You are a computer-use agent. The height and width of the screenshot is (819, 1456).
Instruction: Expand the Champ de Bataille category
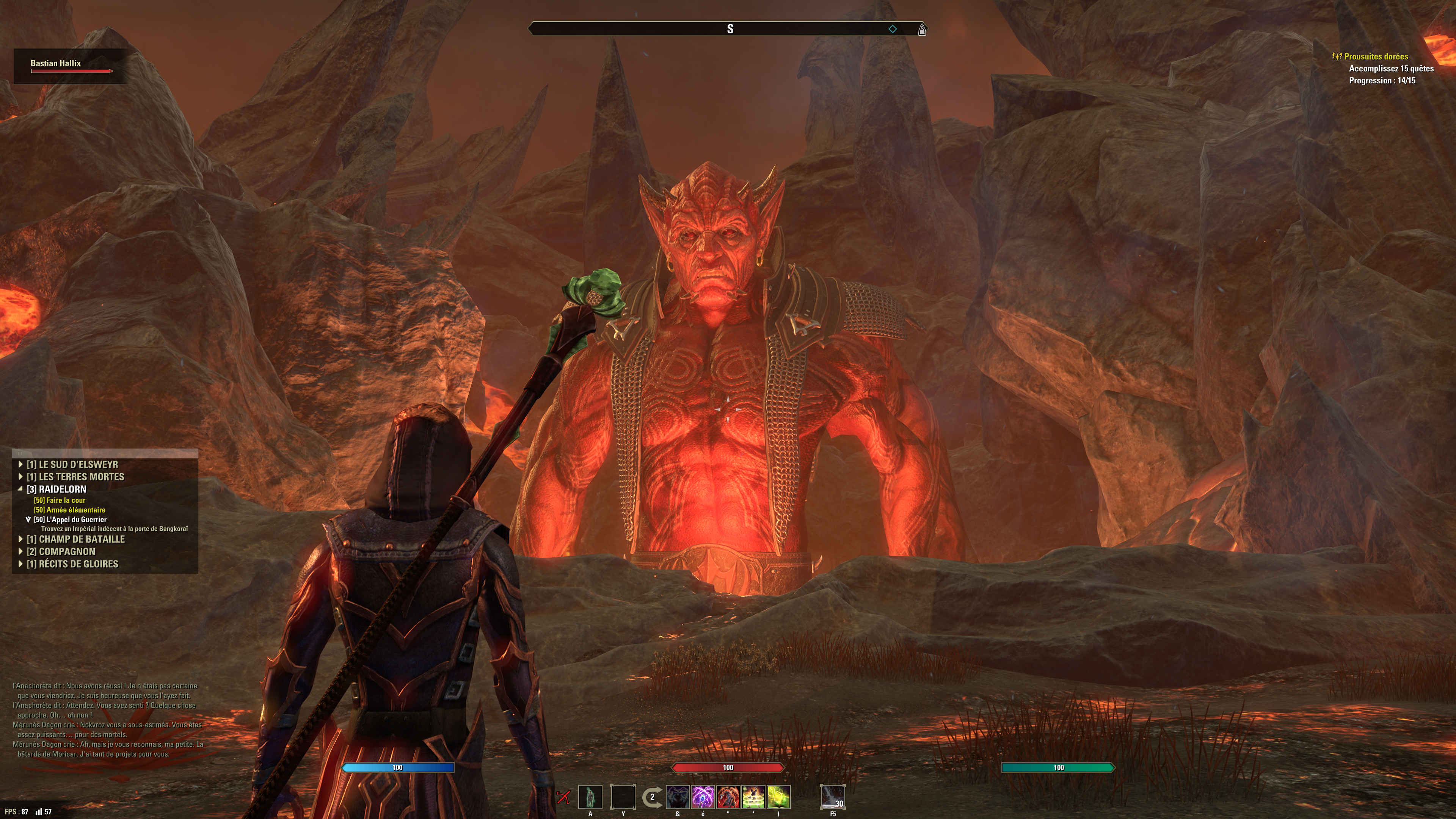(75, 539)
